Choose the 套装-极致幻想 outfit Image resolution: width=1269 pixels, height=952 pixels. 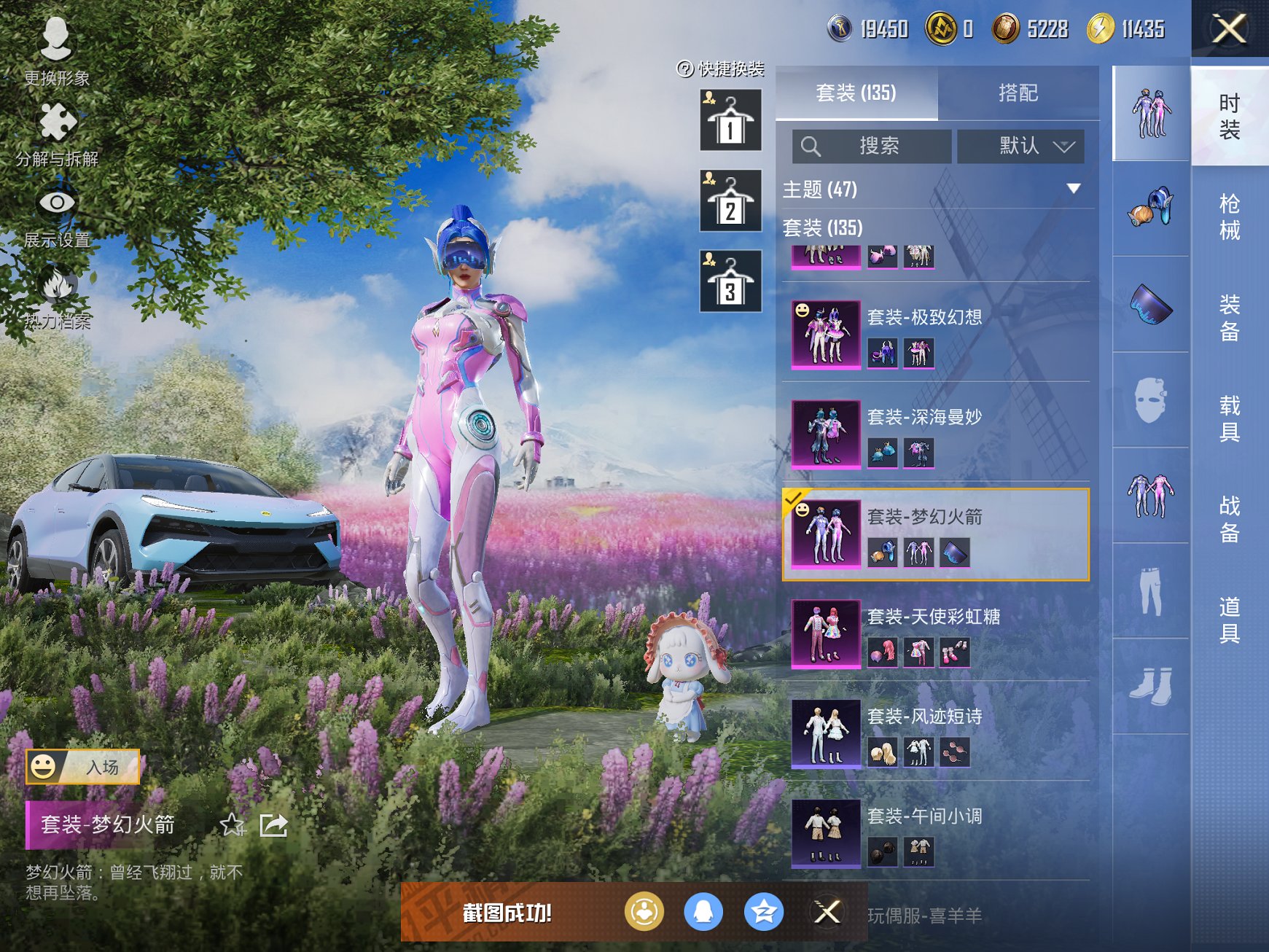point(936,335)
